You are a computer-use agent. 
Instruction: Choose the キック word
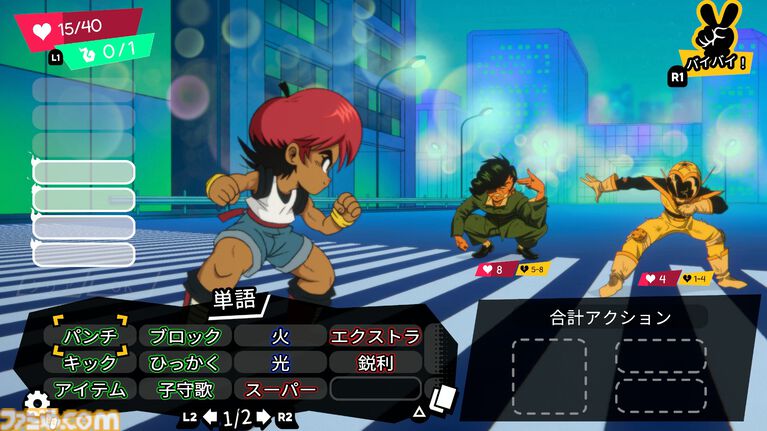(90, 362)
